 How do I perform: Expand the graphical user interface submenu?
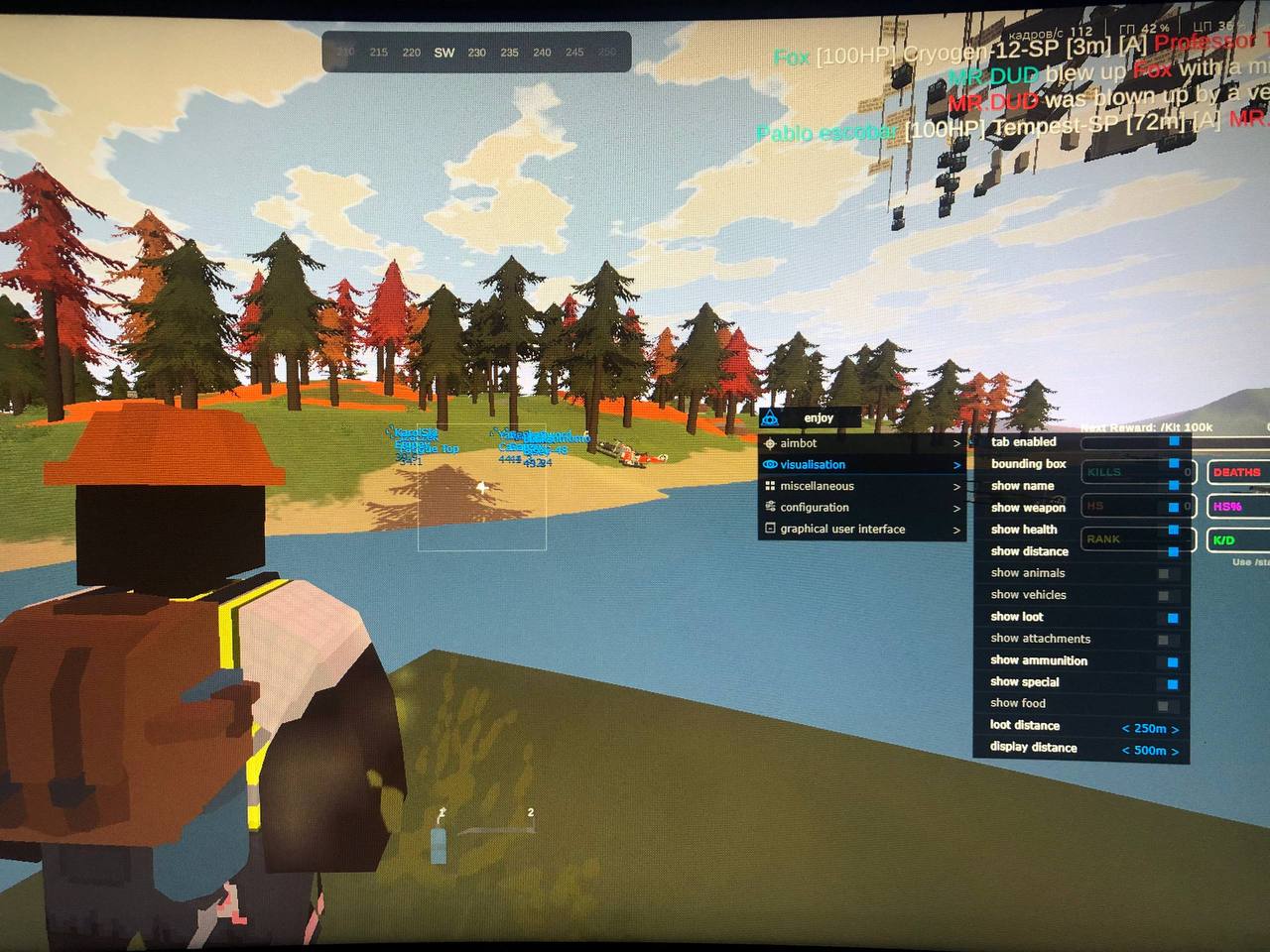(x=955, y=529)
